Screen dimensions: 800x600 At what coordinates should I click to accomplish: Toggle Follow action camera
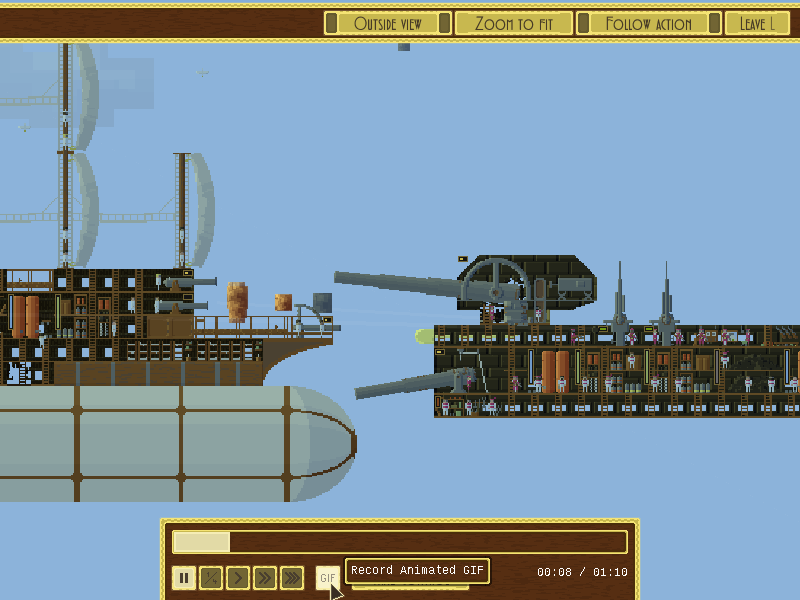648,24
